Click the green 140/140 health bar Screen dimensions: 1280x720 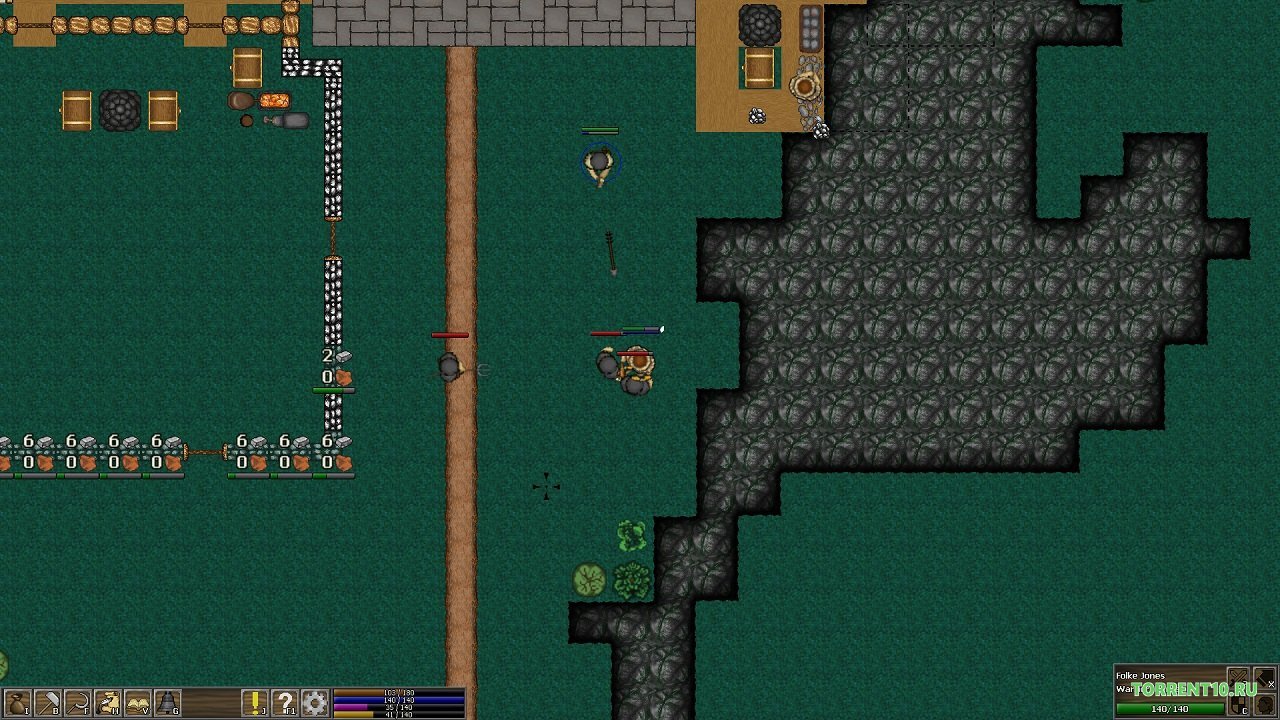tap(1170, 709)
